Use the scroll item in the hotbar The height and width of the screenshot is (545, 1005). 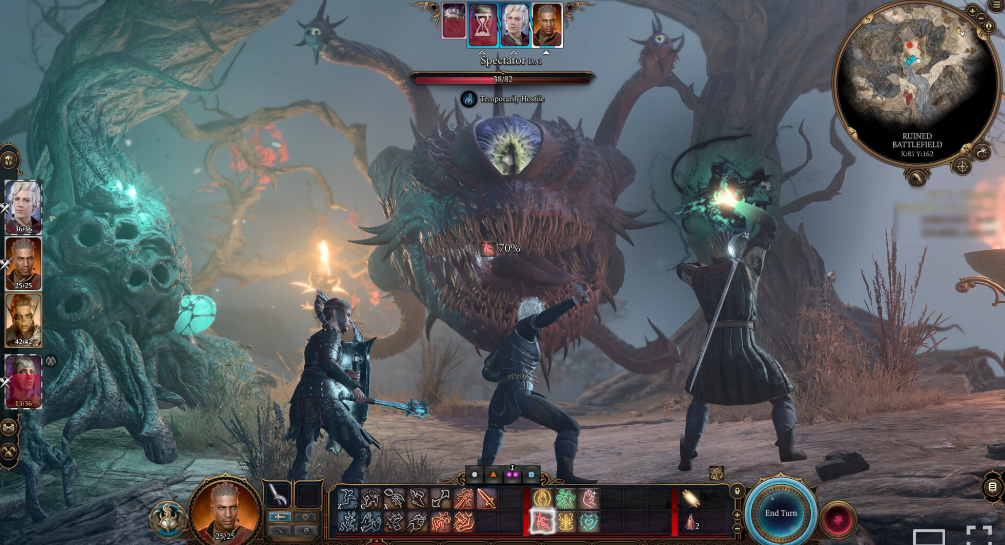pyautogui.click(x=692, y=498)
